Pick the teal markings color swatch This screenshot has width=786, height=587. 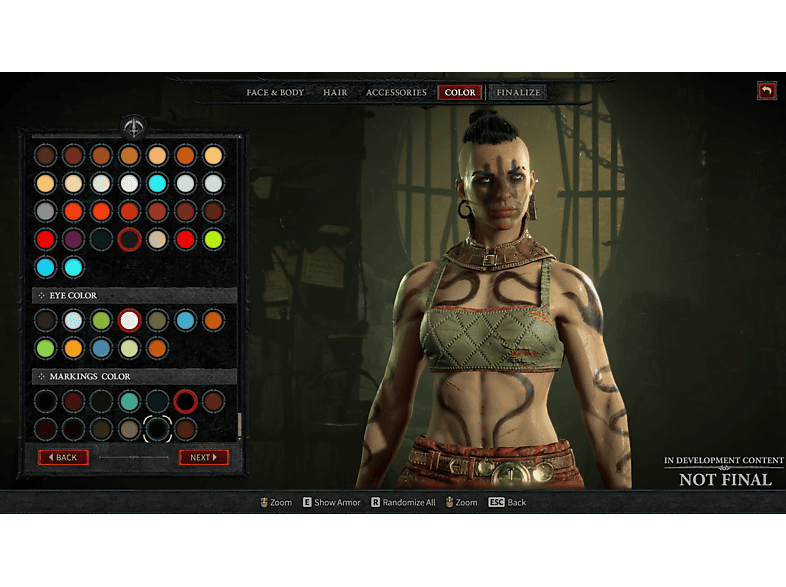click(x=129, y=401)
